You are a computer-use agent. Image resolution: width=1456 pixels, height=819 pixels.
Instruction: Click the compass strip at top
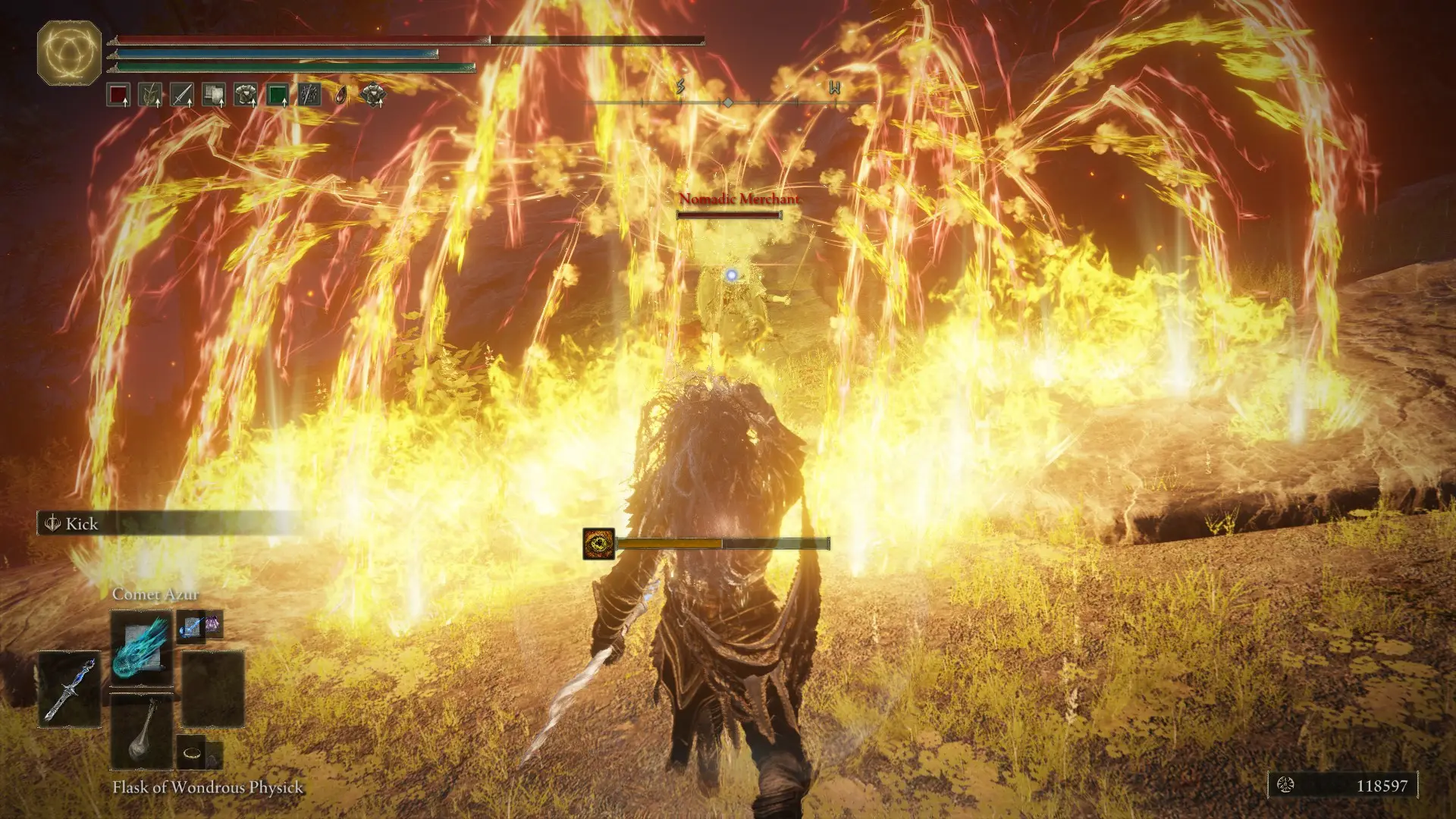pyautogui.click(x=728, y=100)
